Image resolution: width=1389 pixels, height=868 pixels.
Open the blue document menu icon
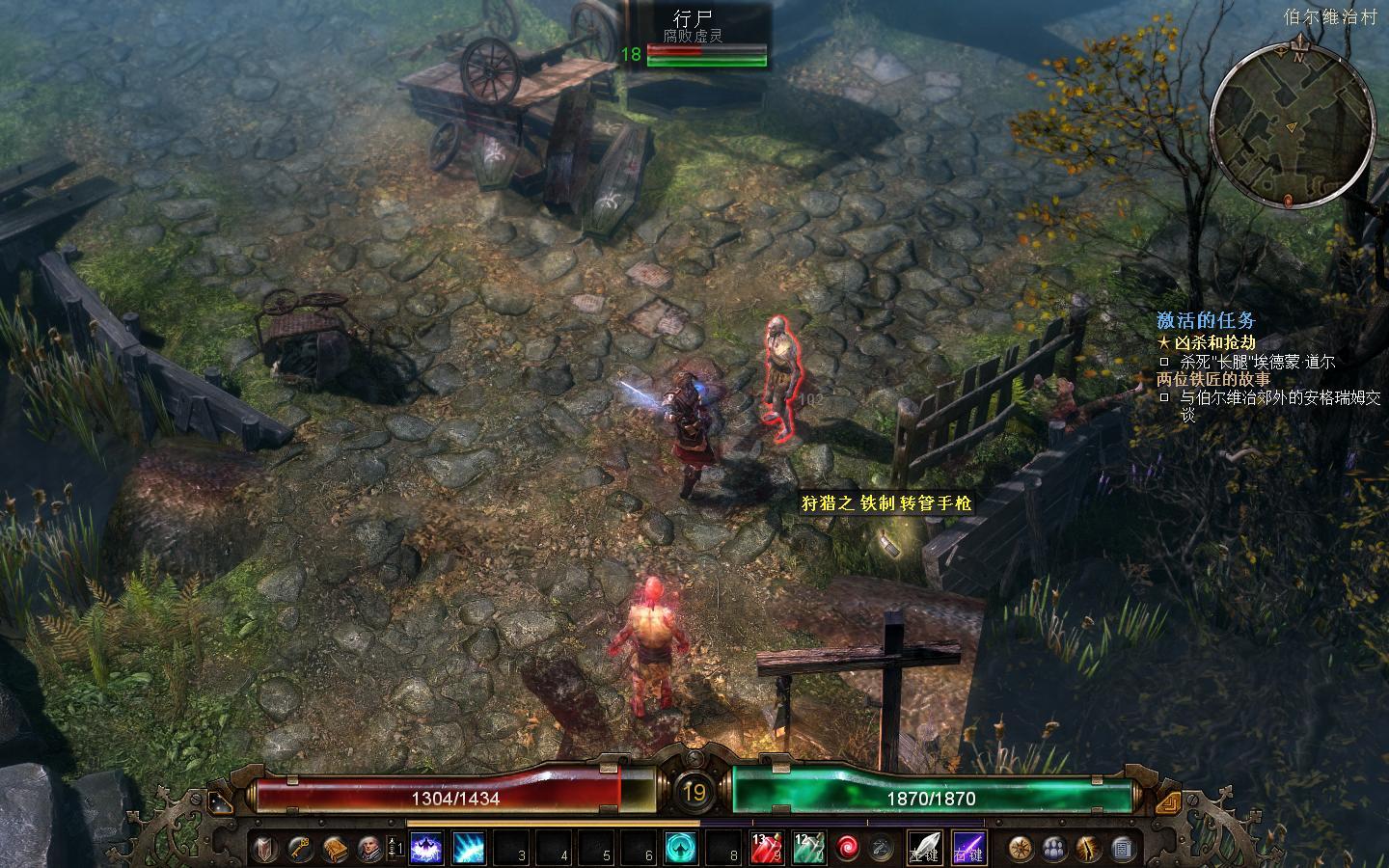(x=1122, y=849)
